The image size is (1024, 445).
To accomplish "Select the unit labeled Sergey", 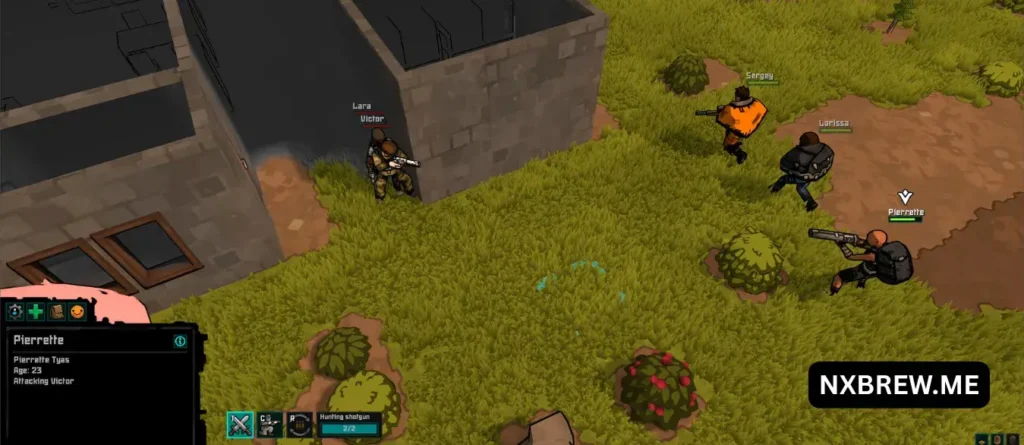I will point(741,120).
